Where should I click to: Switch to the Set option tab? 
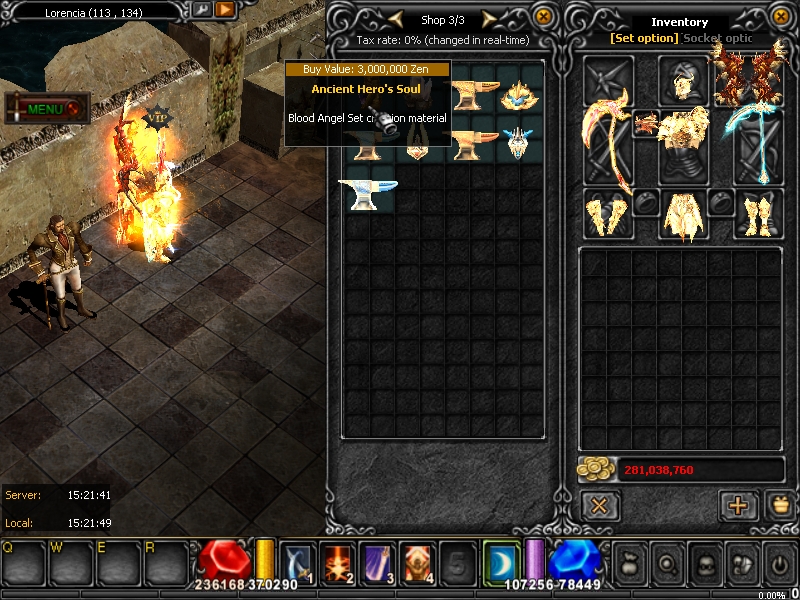(x=644, y=38)
